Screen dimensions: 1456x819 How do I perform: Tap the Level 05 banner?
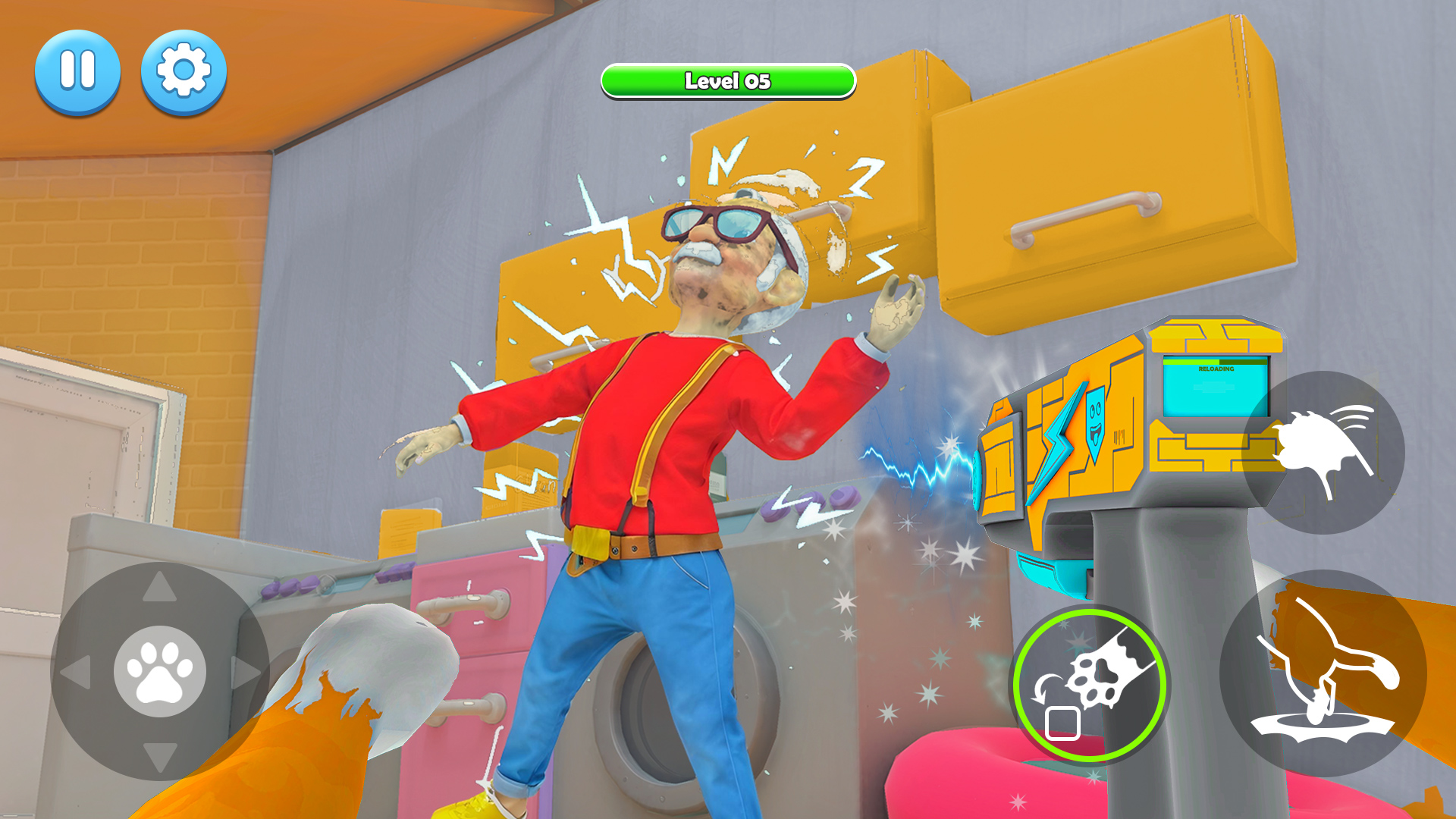[x=727, y=81]
